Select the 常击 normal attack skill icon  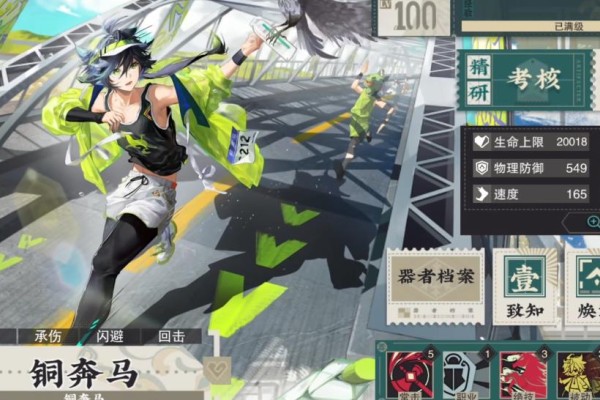[x=408, y=374]
